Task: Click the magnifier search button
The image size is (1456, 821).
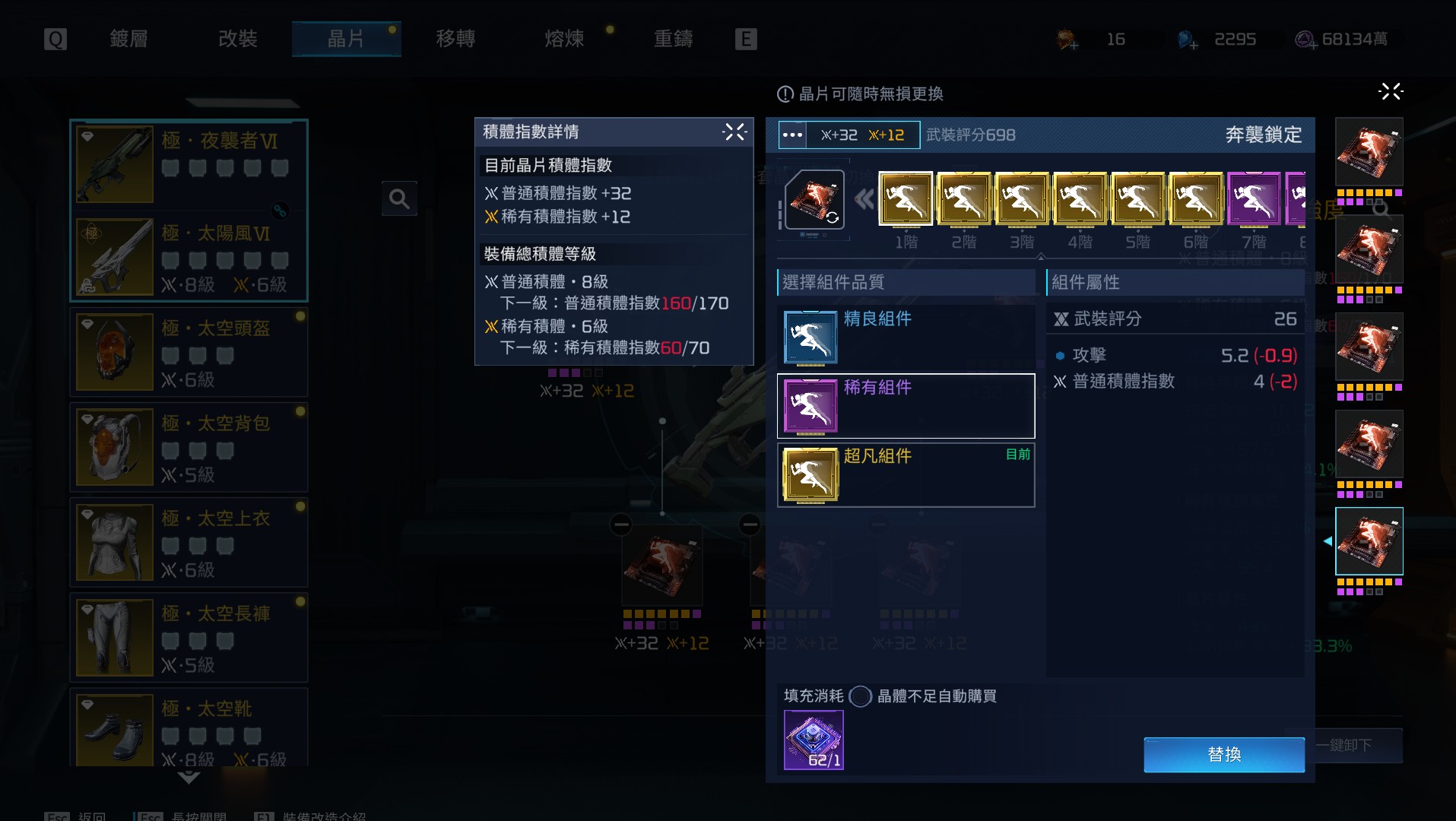Action: 399,199
